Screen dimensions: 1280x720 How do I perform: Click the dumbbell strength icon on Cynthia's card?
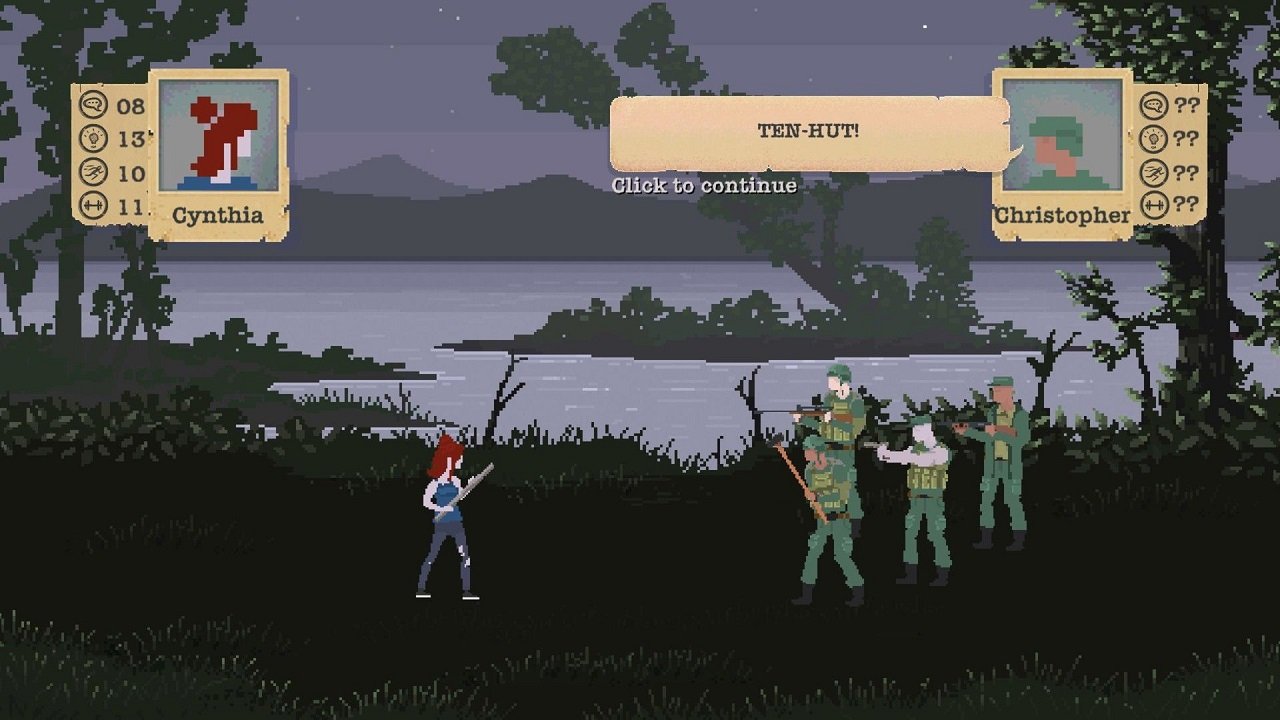point(93,202)
